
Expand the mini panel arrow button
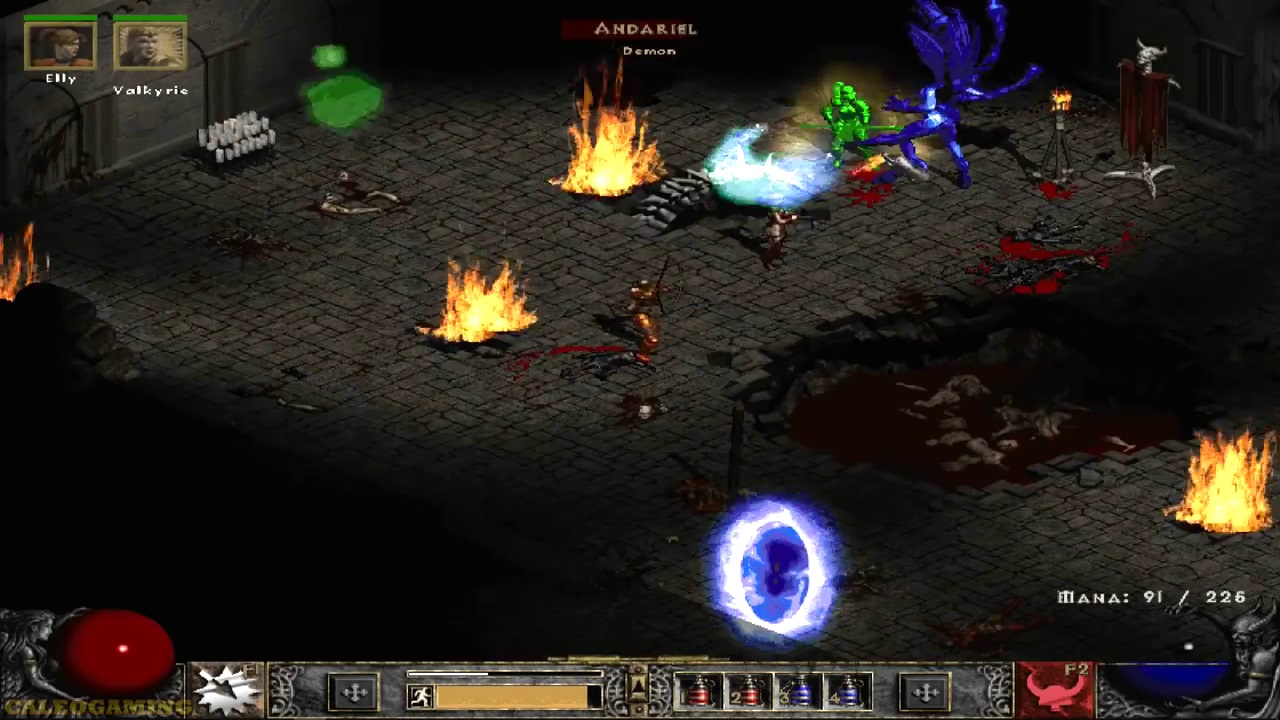pyautogui.click(x=638, y=684)
